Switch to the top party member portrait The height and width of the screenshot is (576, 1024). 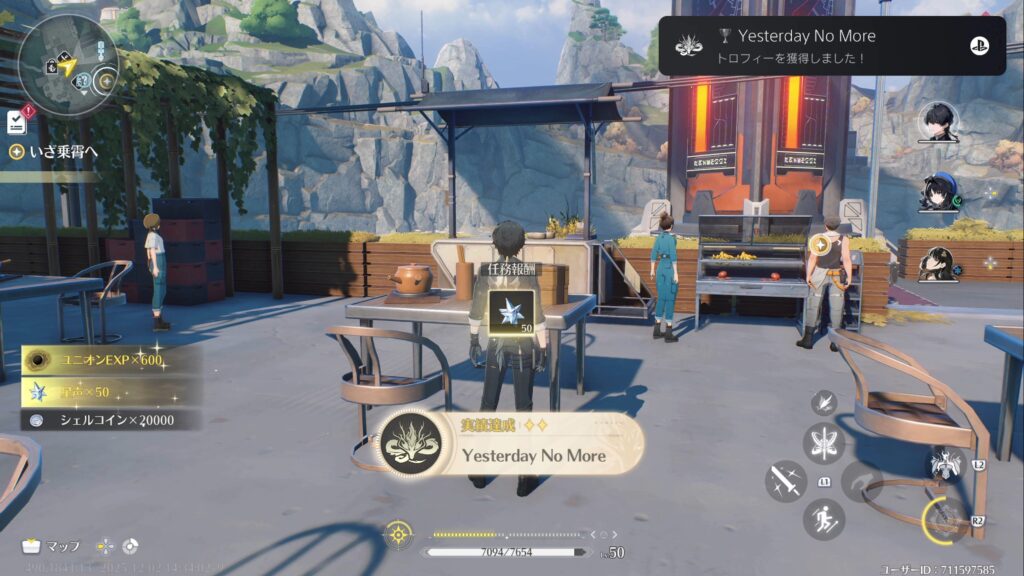pyautogui.click(x=938, y=122)
